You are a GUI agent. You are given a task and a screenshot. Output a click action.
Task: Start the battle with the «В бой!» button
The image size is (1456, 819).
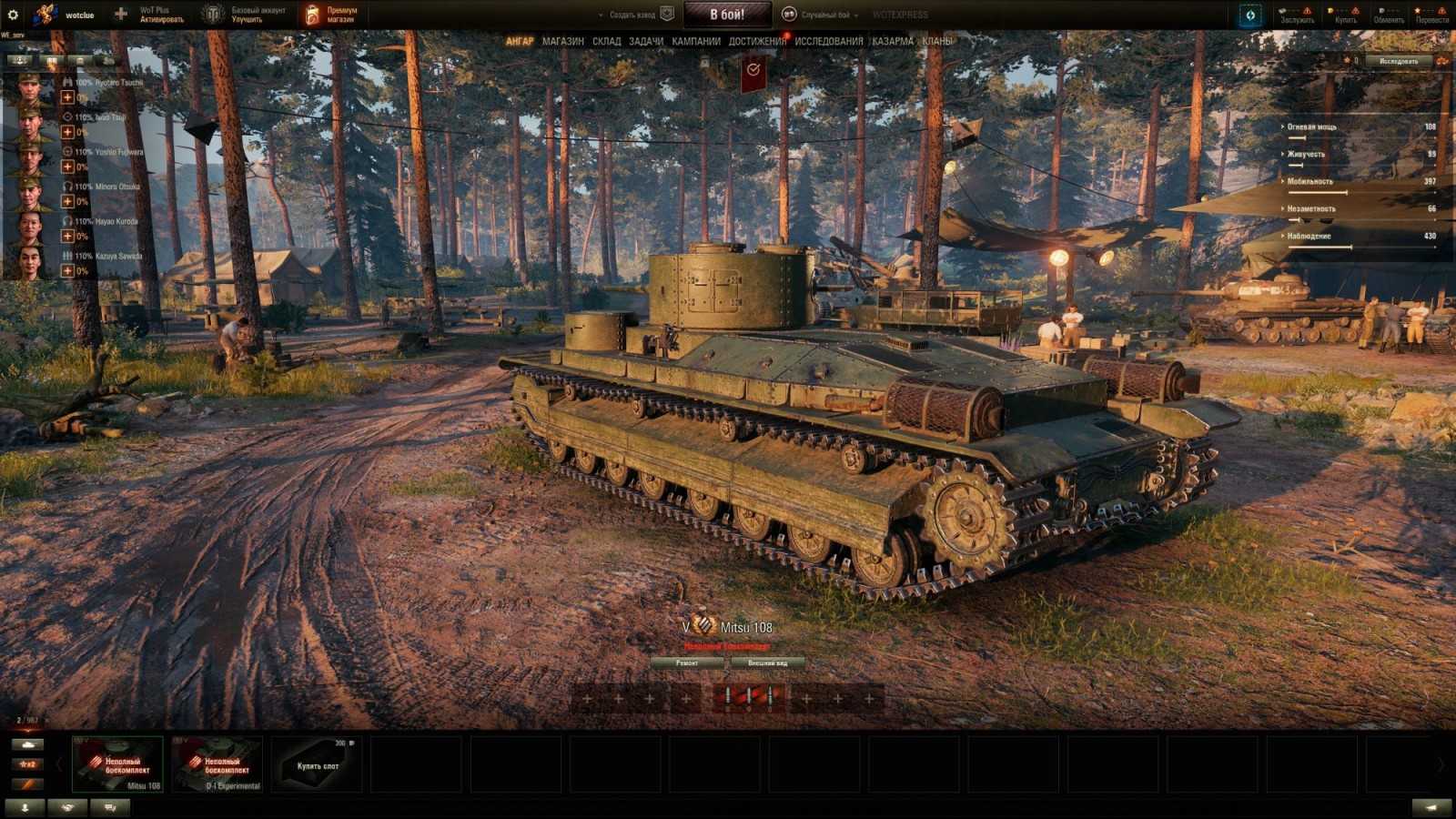[x=727, y=15]
